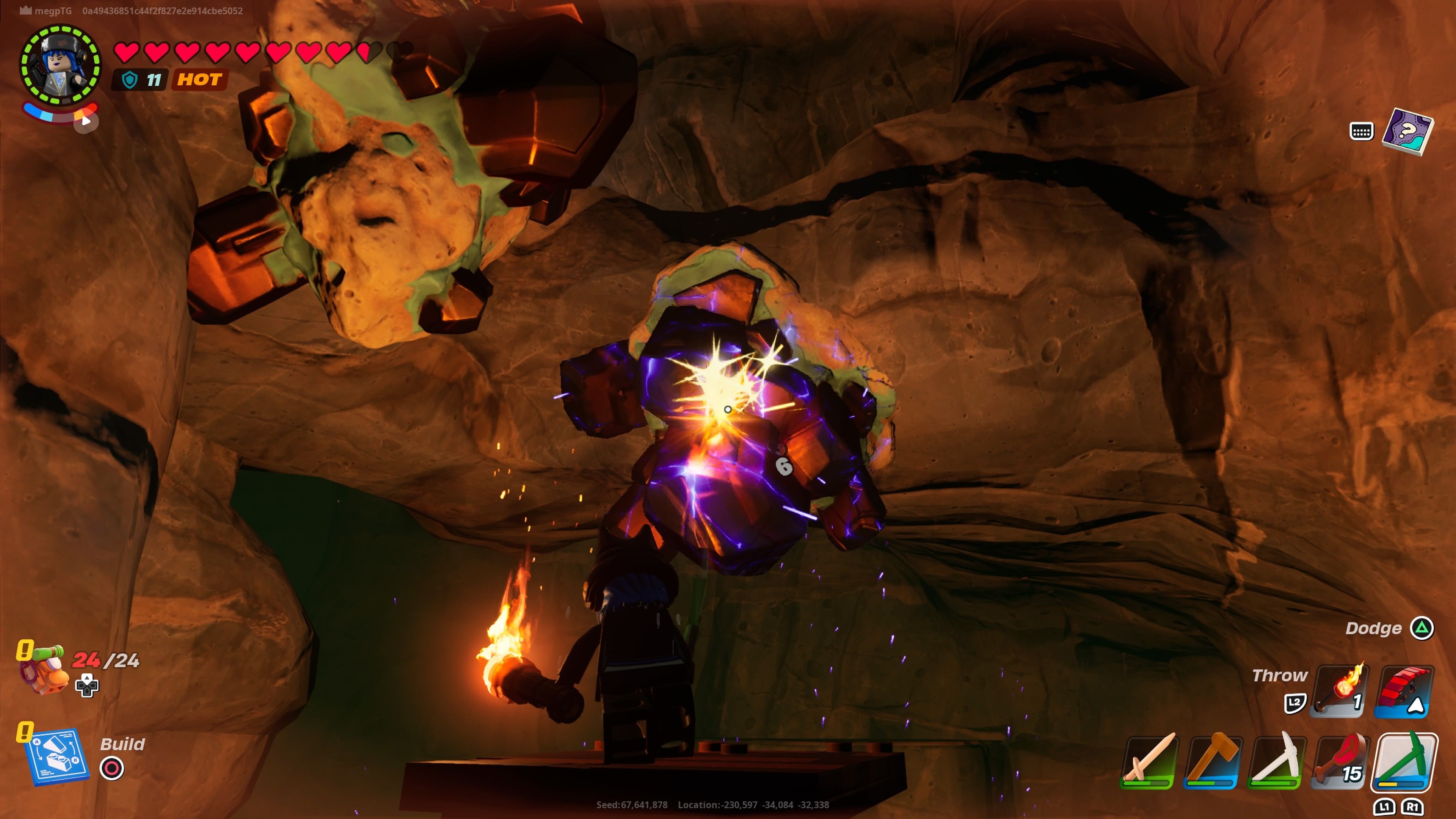Screen dimensions: 1456x819
Task: Click the player avatar portrait
Action: point(60,66)
